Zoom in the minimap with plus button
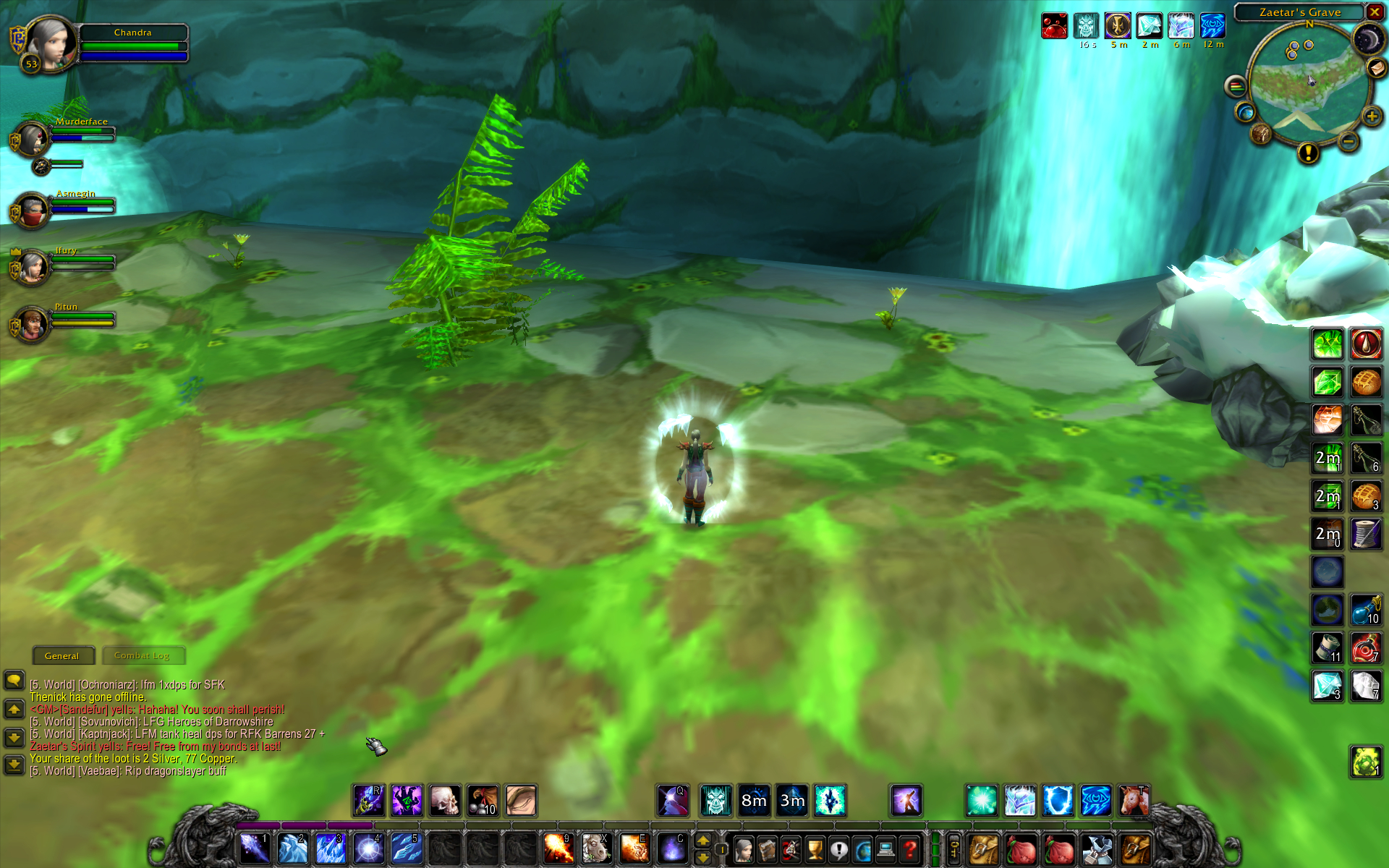This screenshot has width=1389, height=868. pyautogui.click(x=1372, y=116)
